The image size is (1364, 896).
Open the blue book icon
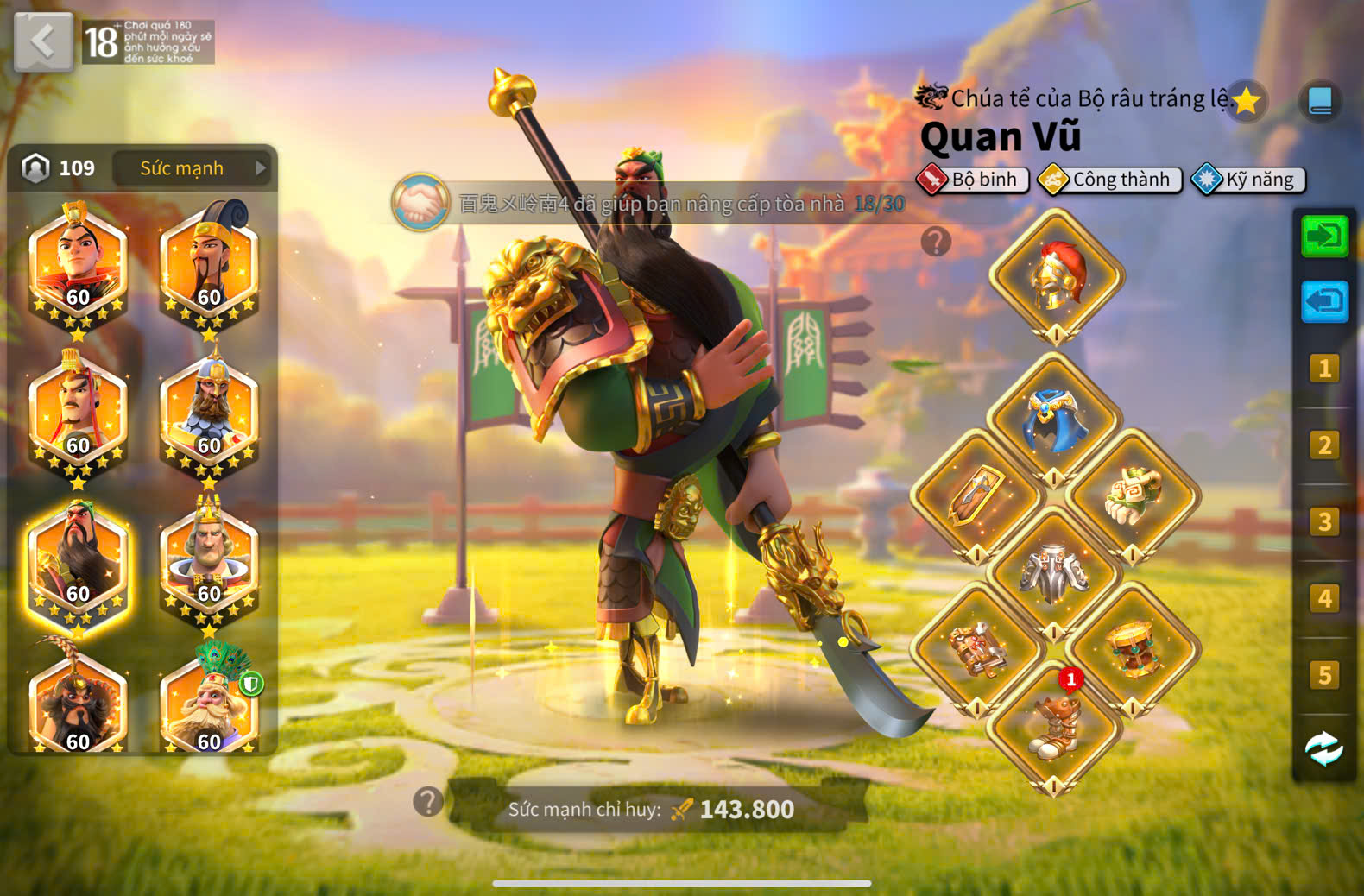click(x=1320, y=102)
